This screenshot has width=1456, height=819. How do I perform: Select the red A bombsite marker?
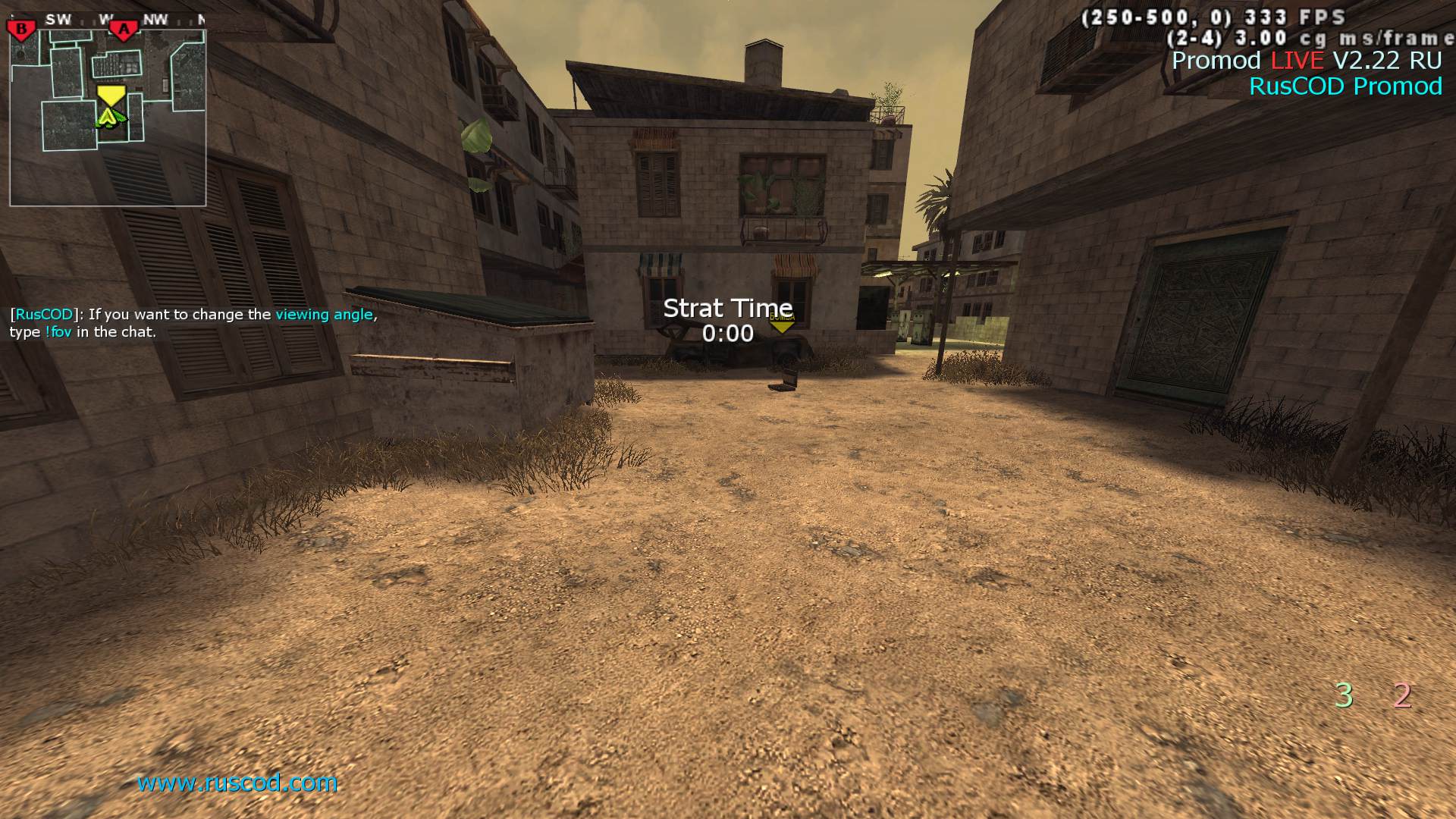pos(124,30)
